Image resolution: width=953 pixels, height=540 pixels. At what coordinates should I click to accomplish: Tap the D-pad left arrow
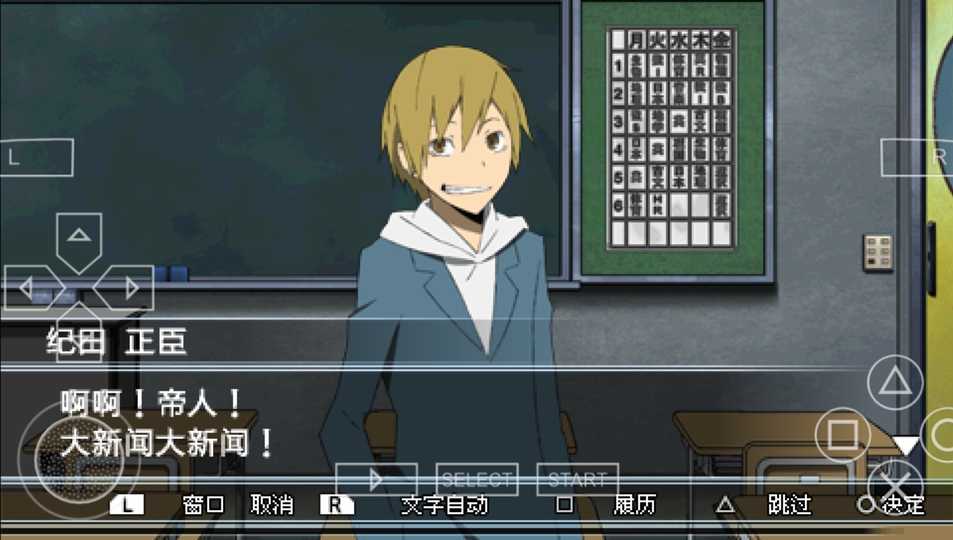(x=32, y=288)
